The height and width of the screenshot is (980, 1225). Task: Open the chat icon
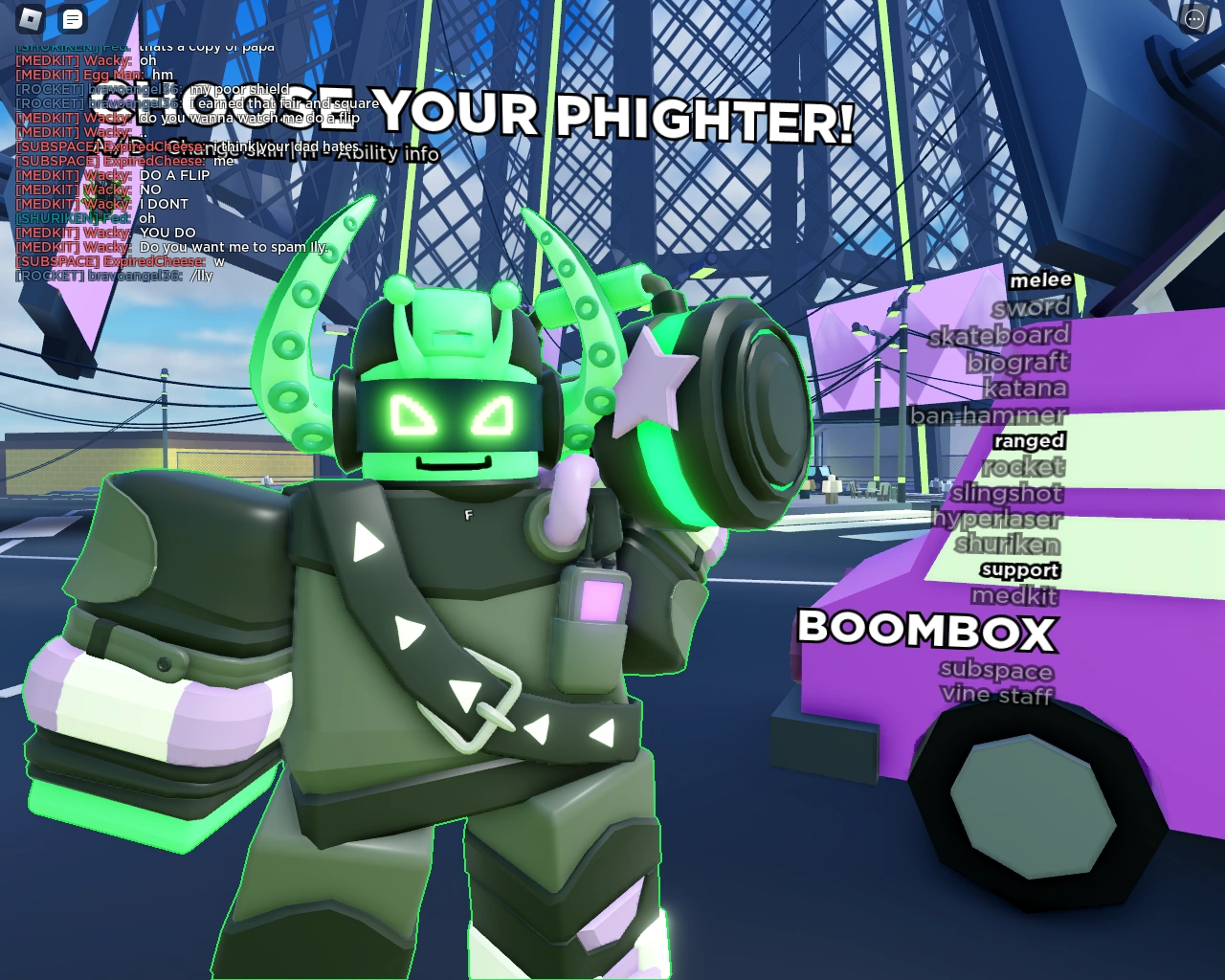[x=73, y=19]
